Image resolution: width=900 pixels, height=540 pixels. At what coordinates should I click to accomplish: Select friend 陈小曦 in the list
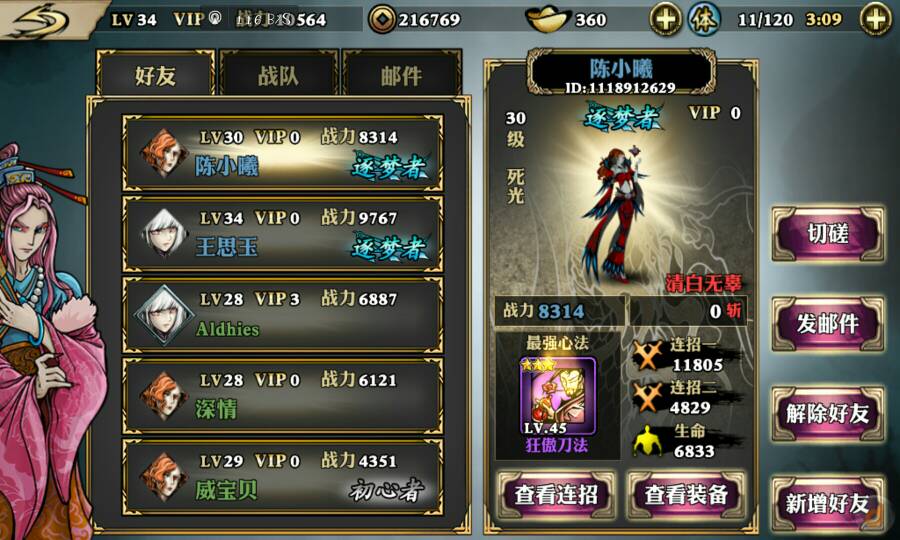click(x=282, y=152)
